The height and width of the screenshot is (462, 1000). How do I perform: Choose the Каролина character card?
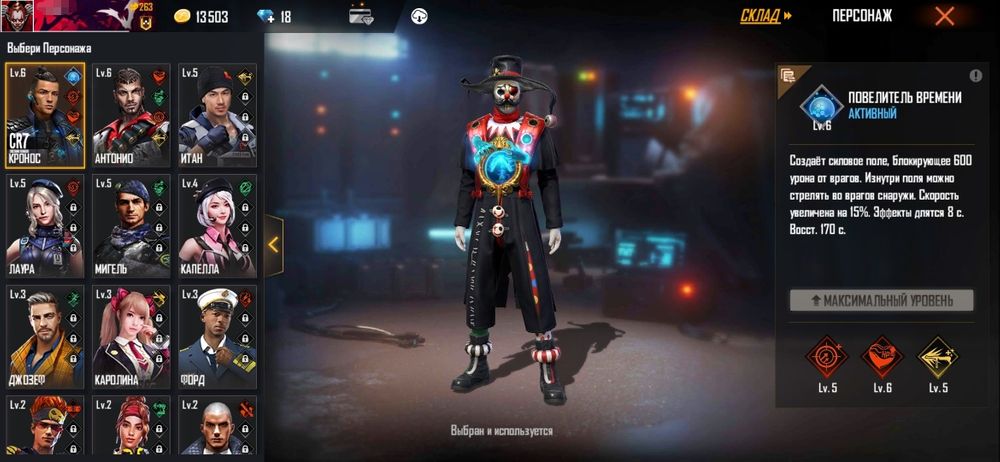click(x=131, y=335)
